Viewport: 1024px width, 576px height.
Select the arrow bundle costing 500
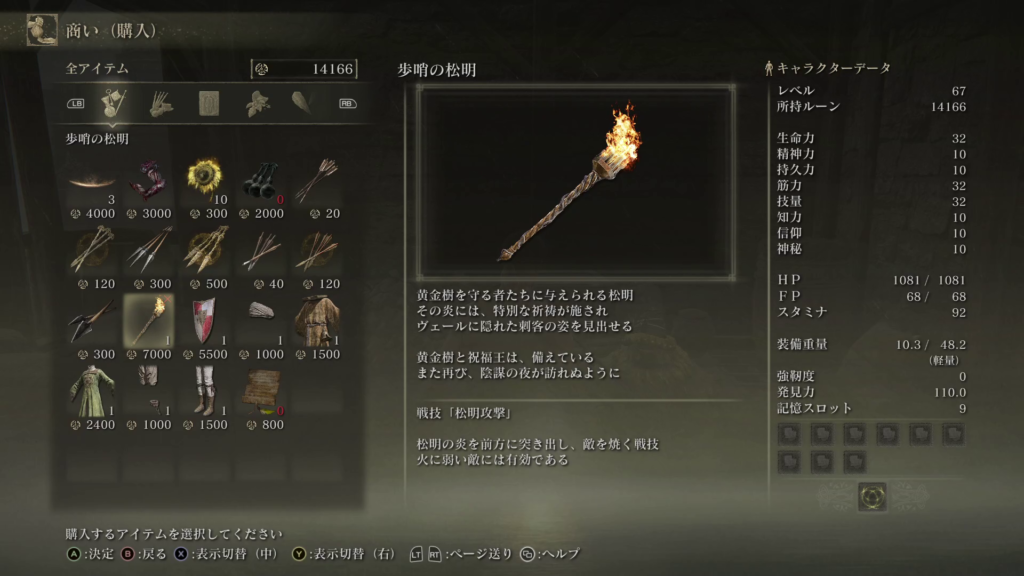tap(204, 251)
